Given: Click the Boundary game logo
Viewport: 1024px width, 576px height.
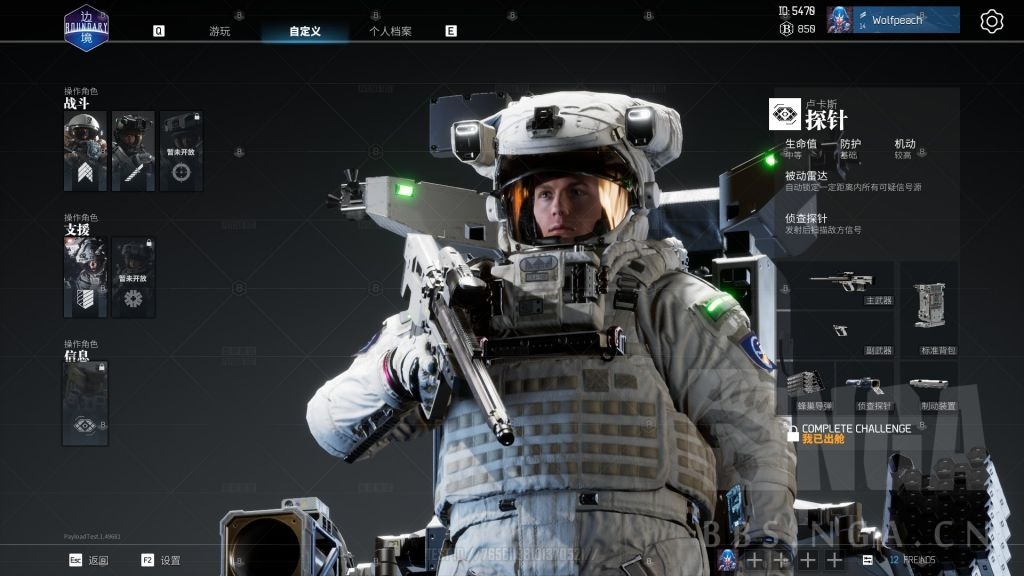Looking at the screenshot, I should [86, 27].
